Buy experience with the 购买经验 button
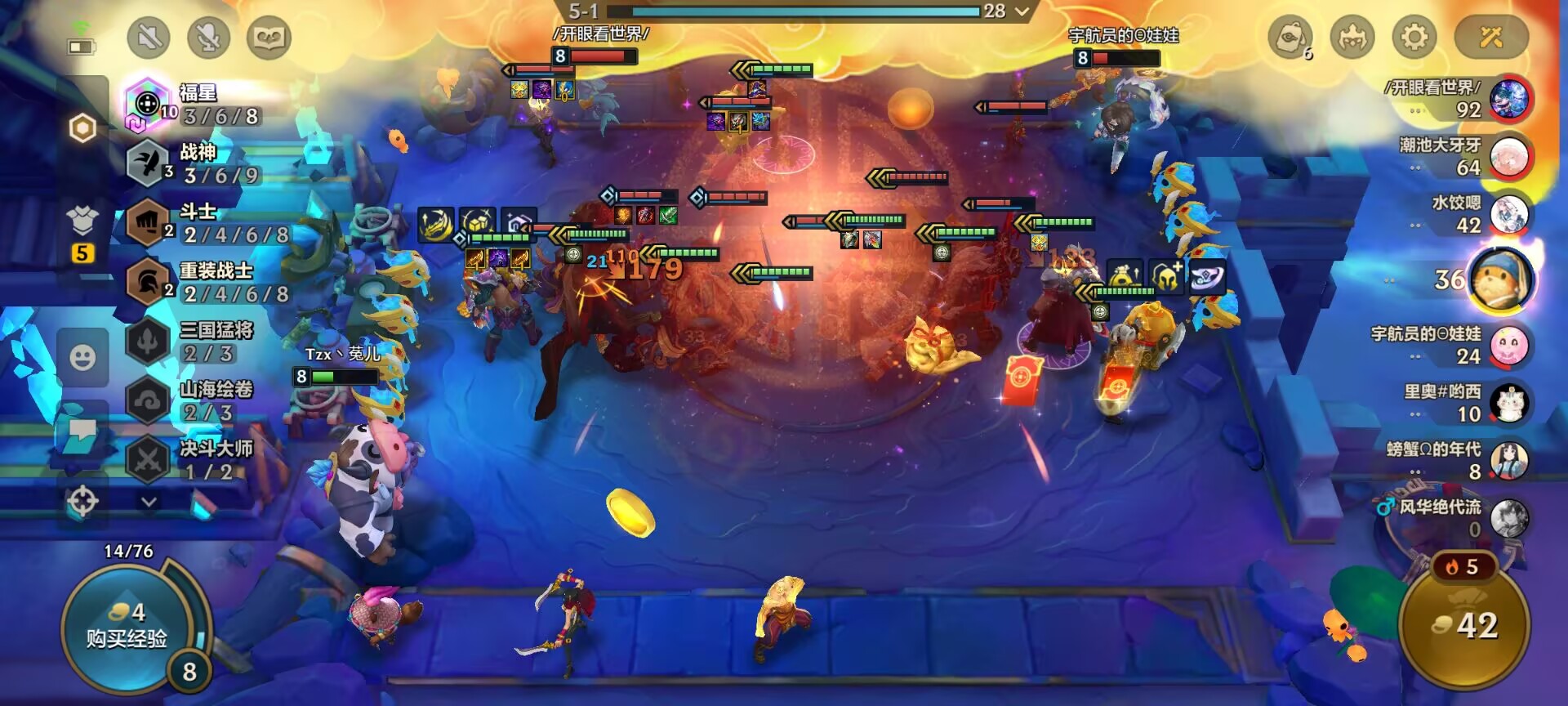The width and height of the screenshot is (1568, 706). [x=127, y=628]
